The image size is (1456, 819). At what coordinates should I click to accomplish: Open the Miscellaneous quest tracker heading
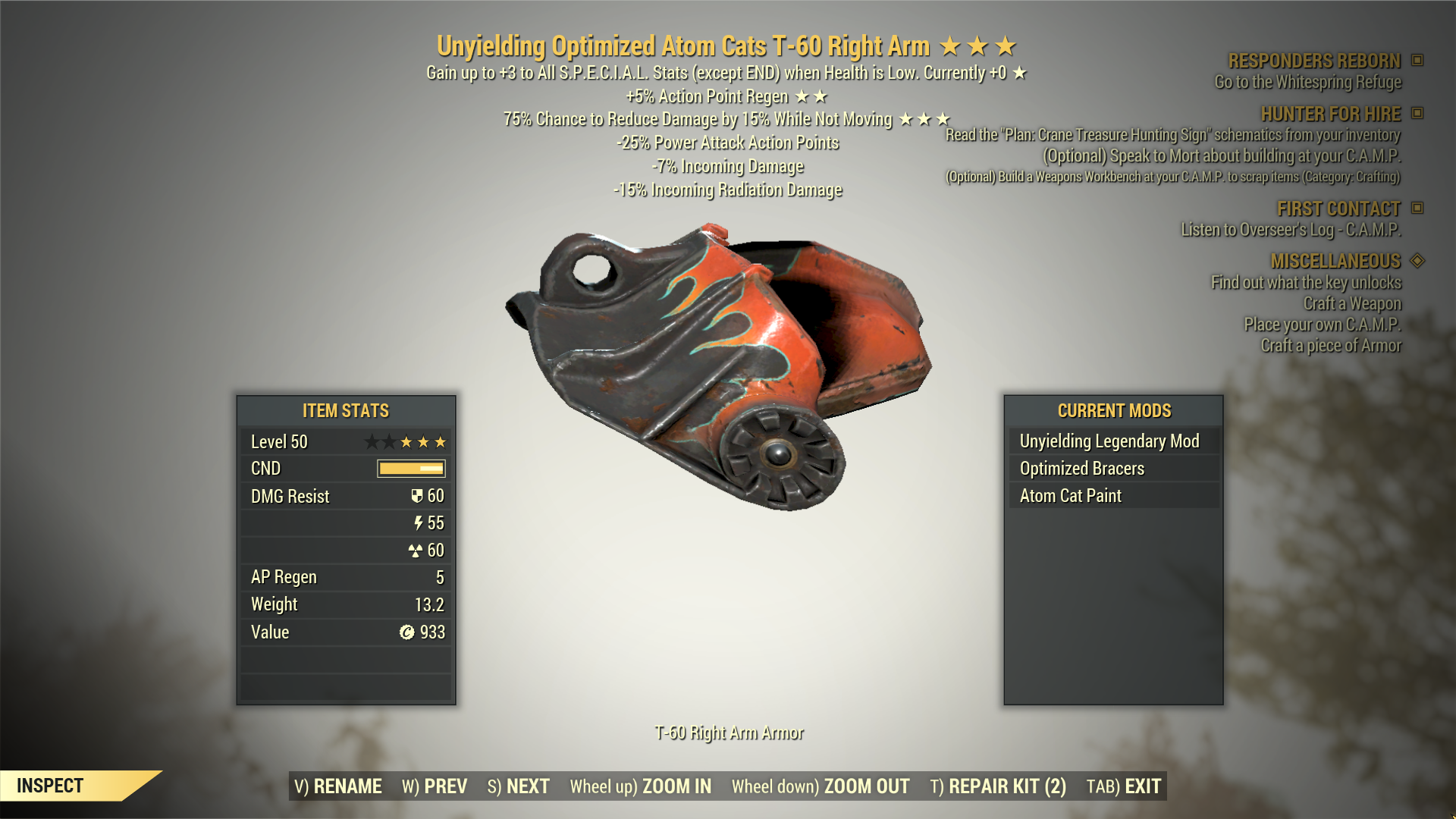[1335, 261]
